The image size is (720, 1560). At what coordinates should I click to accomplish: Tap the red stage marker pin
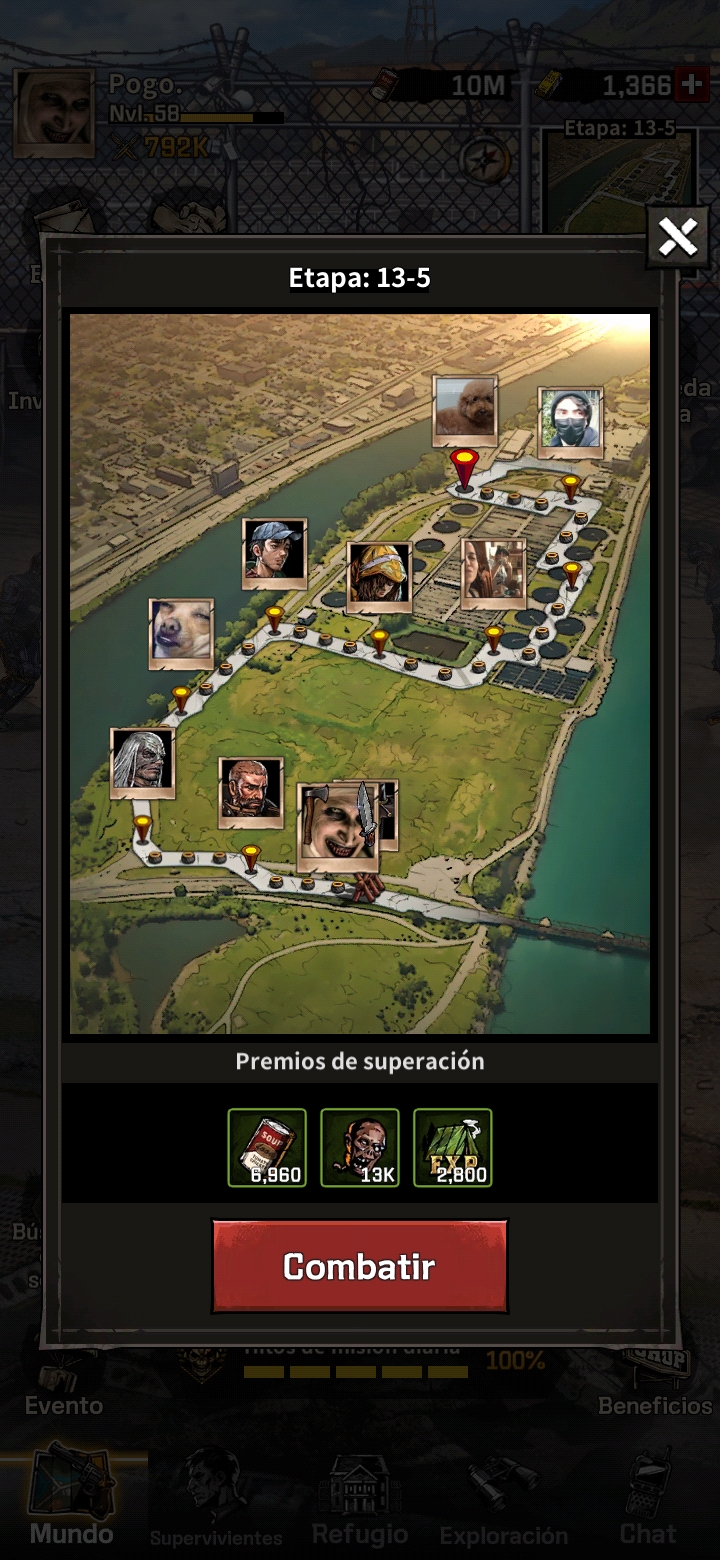[x=463, y=468]
